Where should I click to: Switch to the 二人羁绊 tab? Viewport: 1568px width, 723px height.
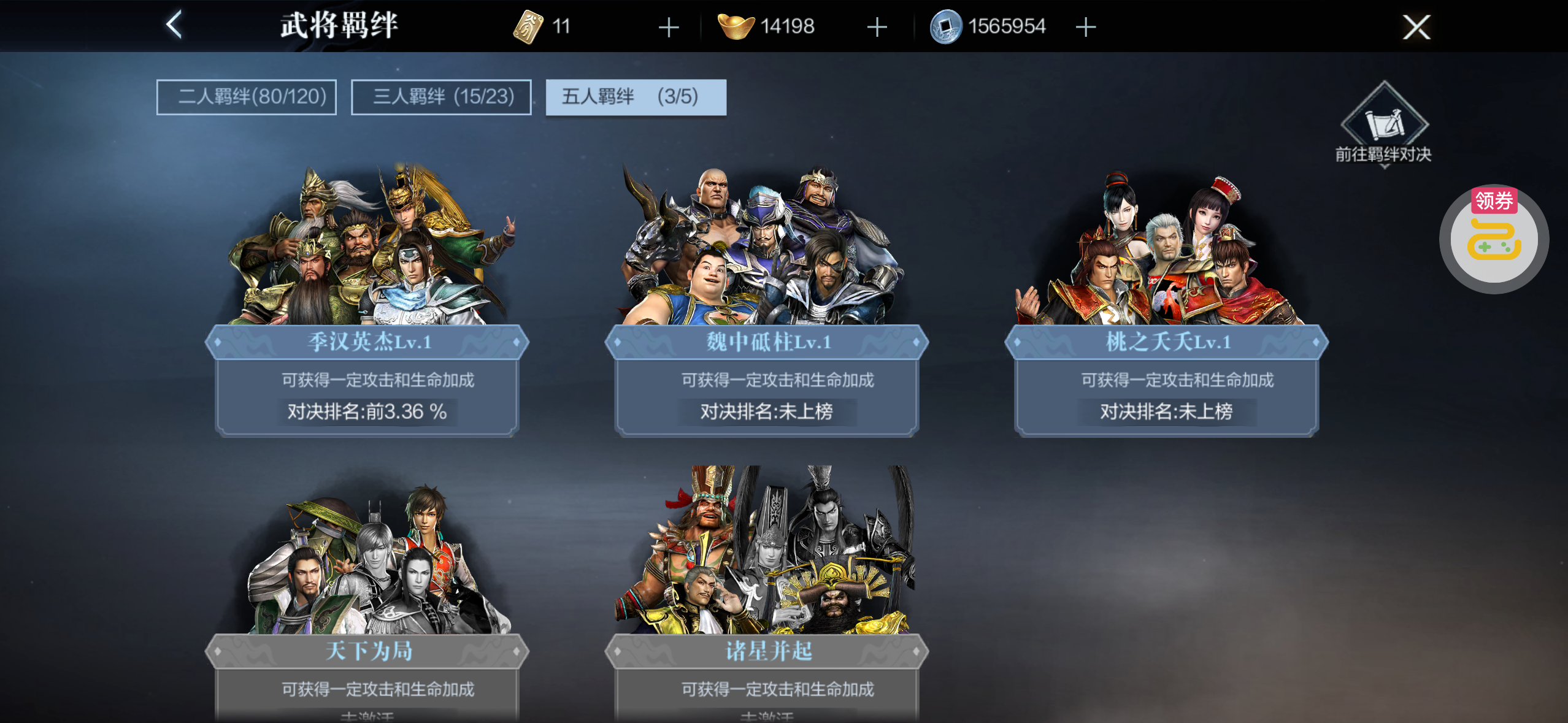247,97
